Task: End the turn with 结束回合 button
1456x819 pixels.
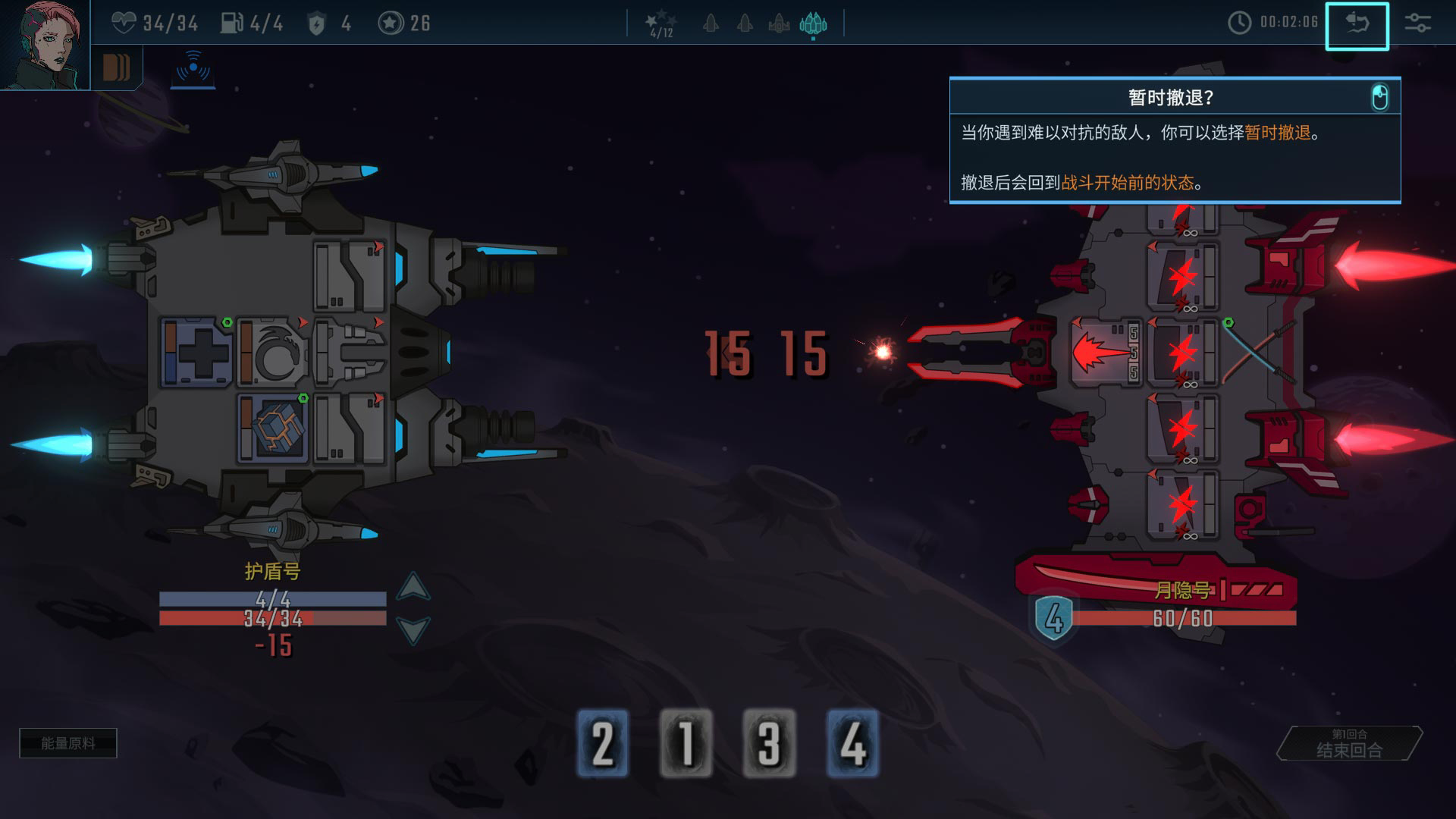Action: tap(1350, 744)
